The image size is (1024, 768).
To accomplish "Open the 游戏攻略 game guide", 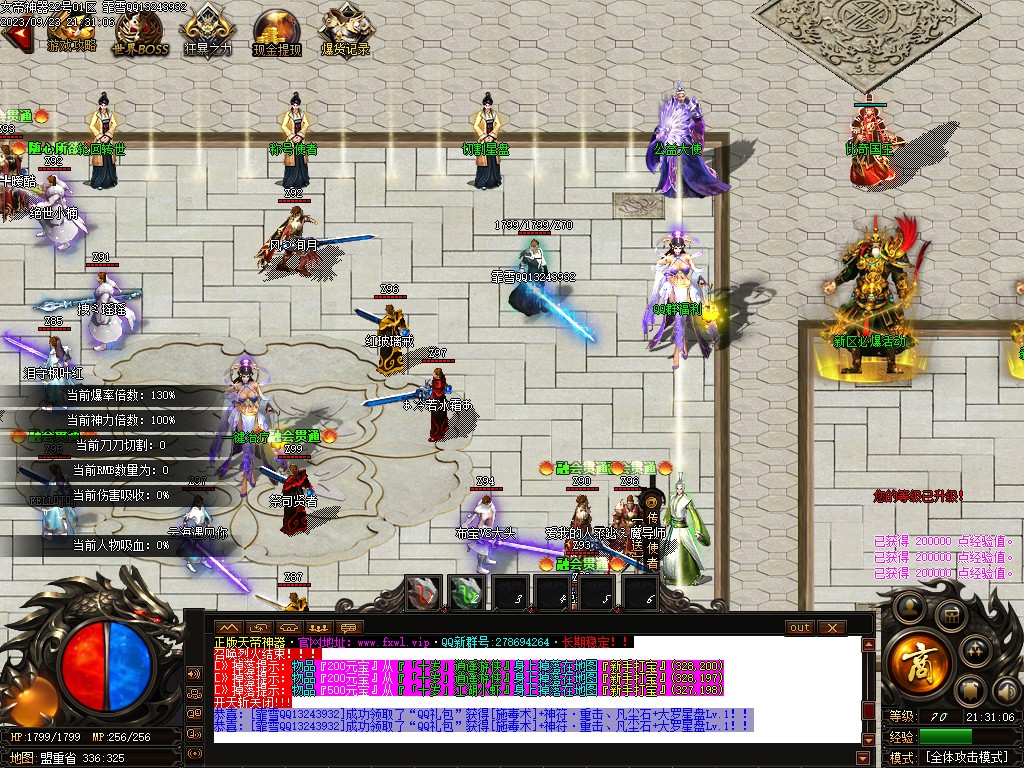I will click(71, 33).
